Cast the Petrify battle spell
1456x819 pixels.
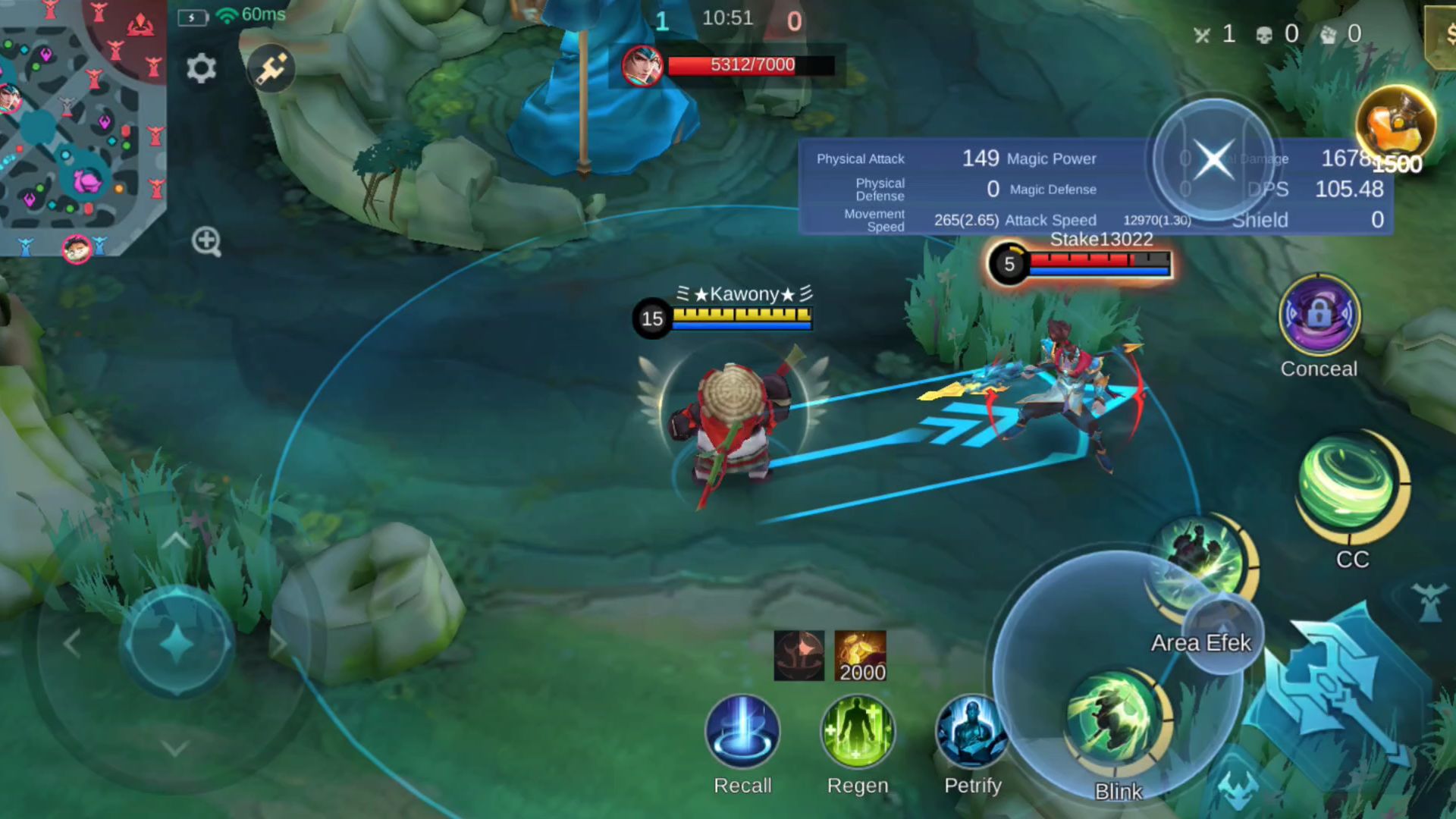[x=972, y=732]
